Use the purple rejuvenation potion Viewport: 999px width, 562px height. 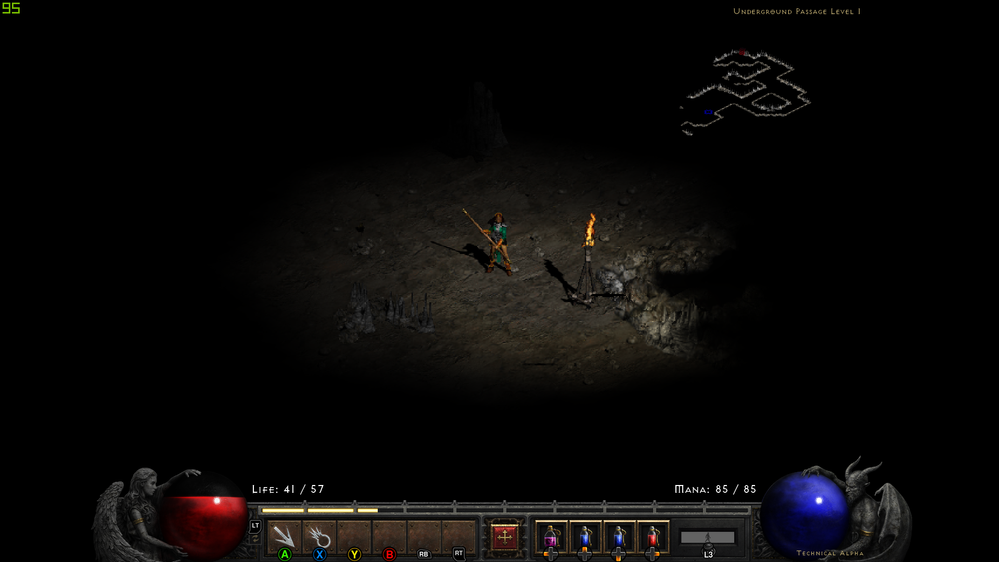(551, 538)
